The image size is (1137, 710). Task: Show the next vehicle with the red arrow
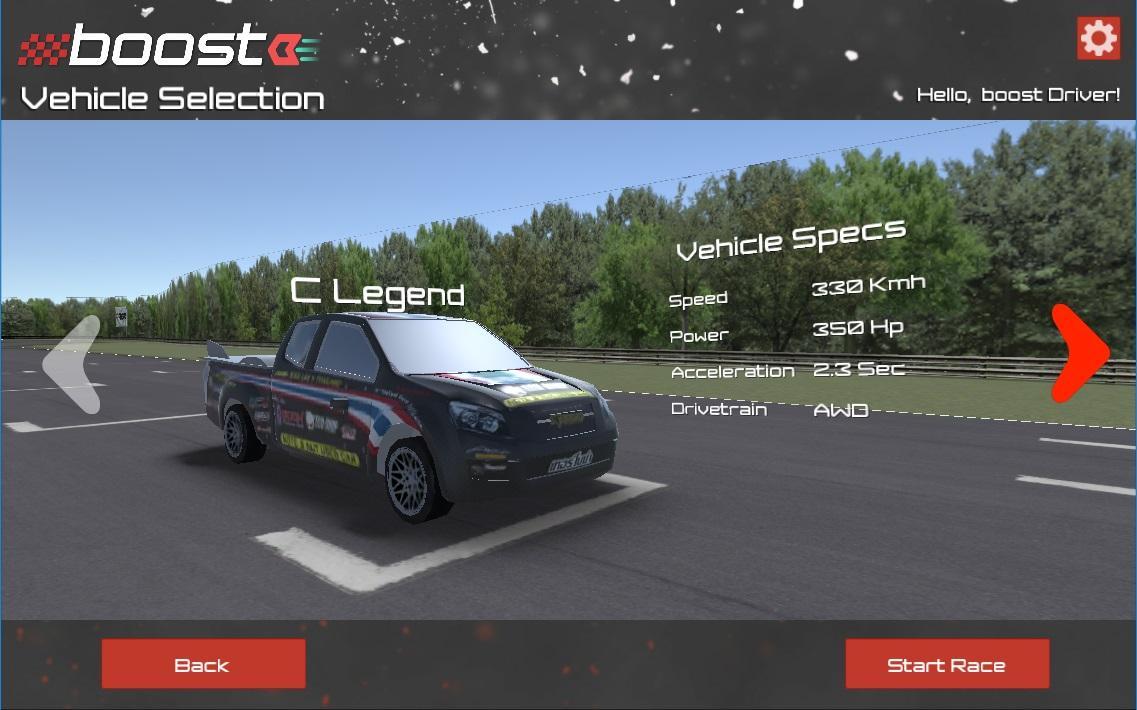click(x=1080, y=352)
